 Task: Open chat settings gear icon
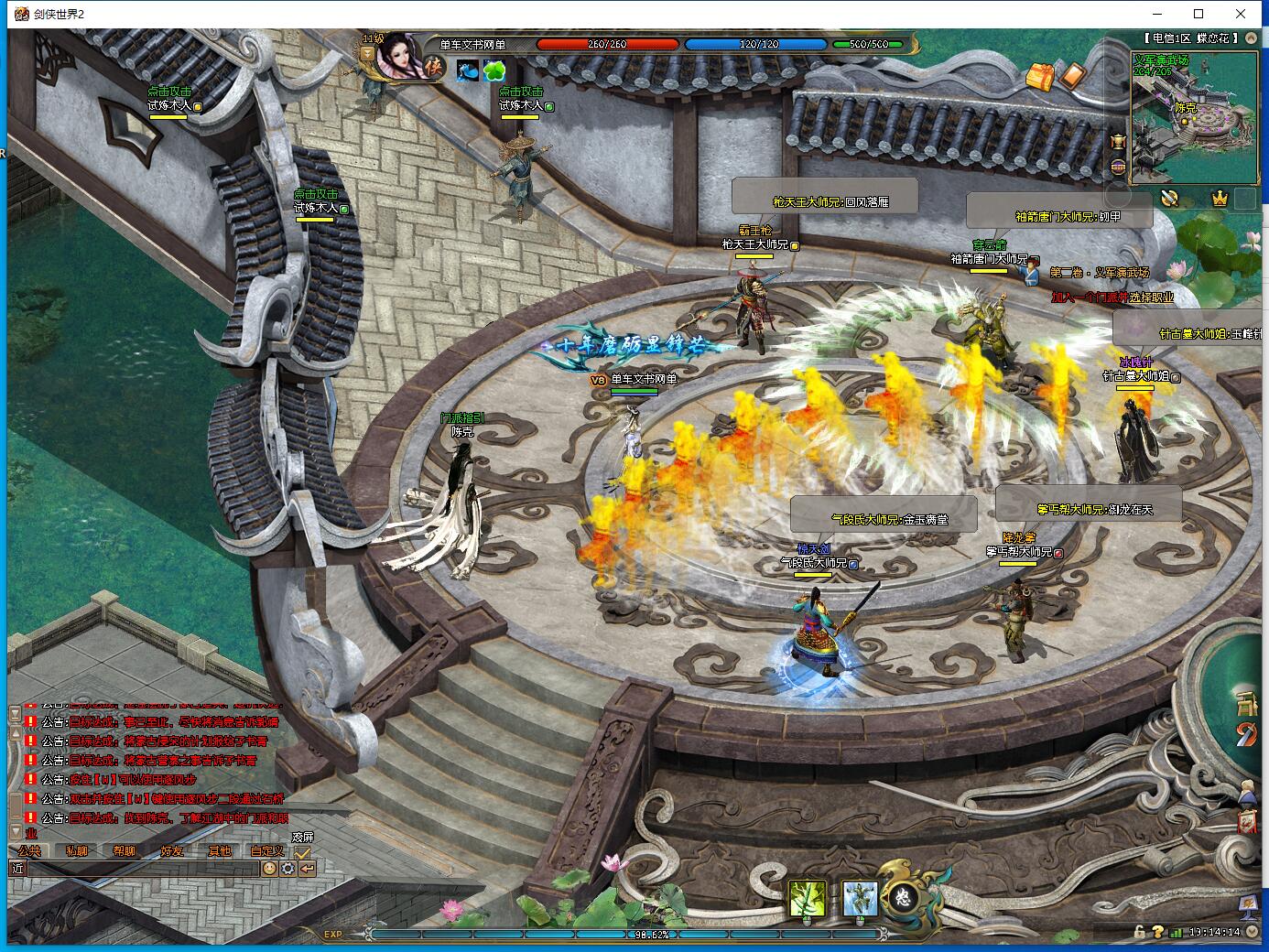(287, 869)
